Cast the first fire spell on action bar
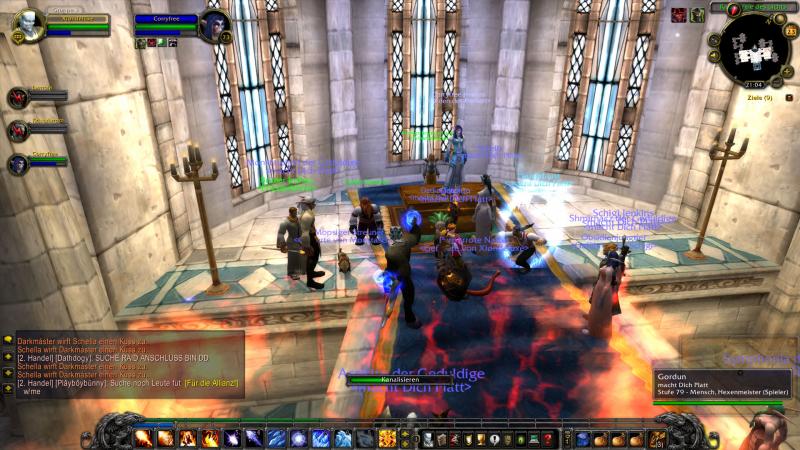Screen dimensions: 800x450 click(143, 438)
